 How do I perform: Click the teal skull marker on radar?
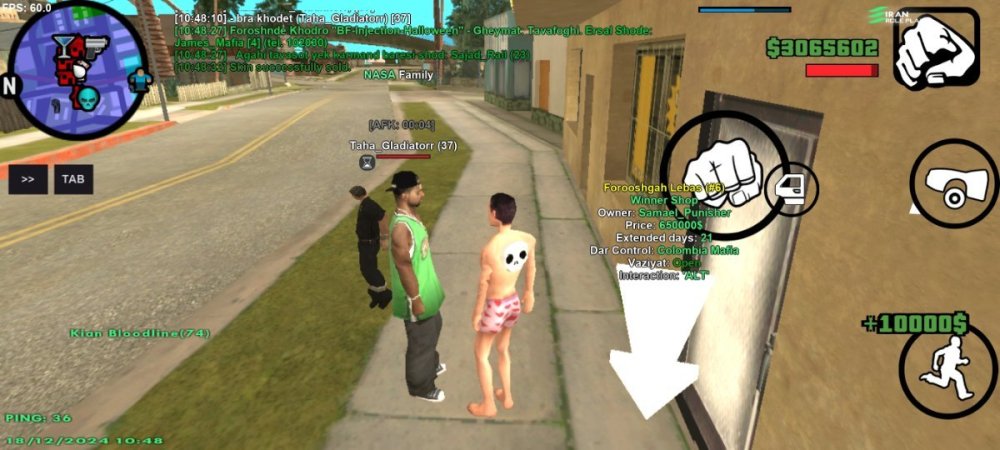coord(88,98)
